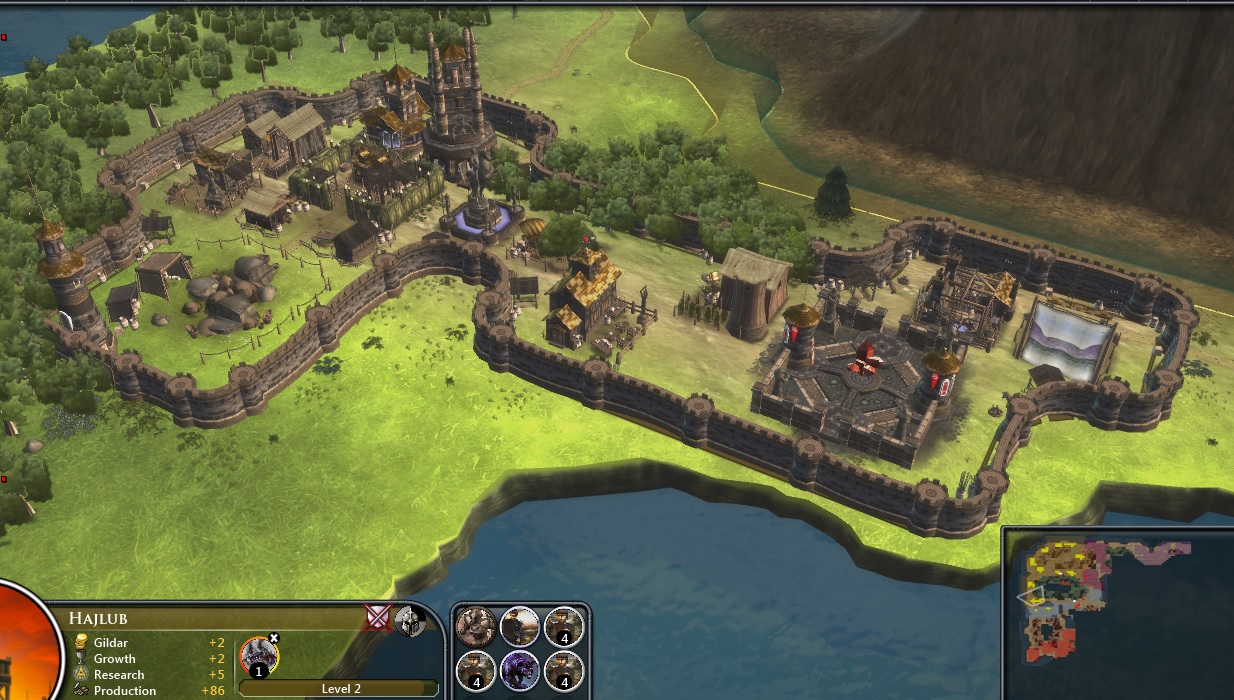The width and height of the screenshot is (1234, 700).
Task: Remove the queued production item with the X
Action: pyautogui.click(x=274, y=638)
